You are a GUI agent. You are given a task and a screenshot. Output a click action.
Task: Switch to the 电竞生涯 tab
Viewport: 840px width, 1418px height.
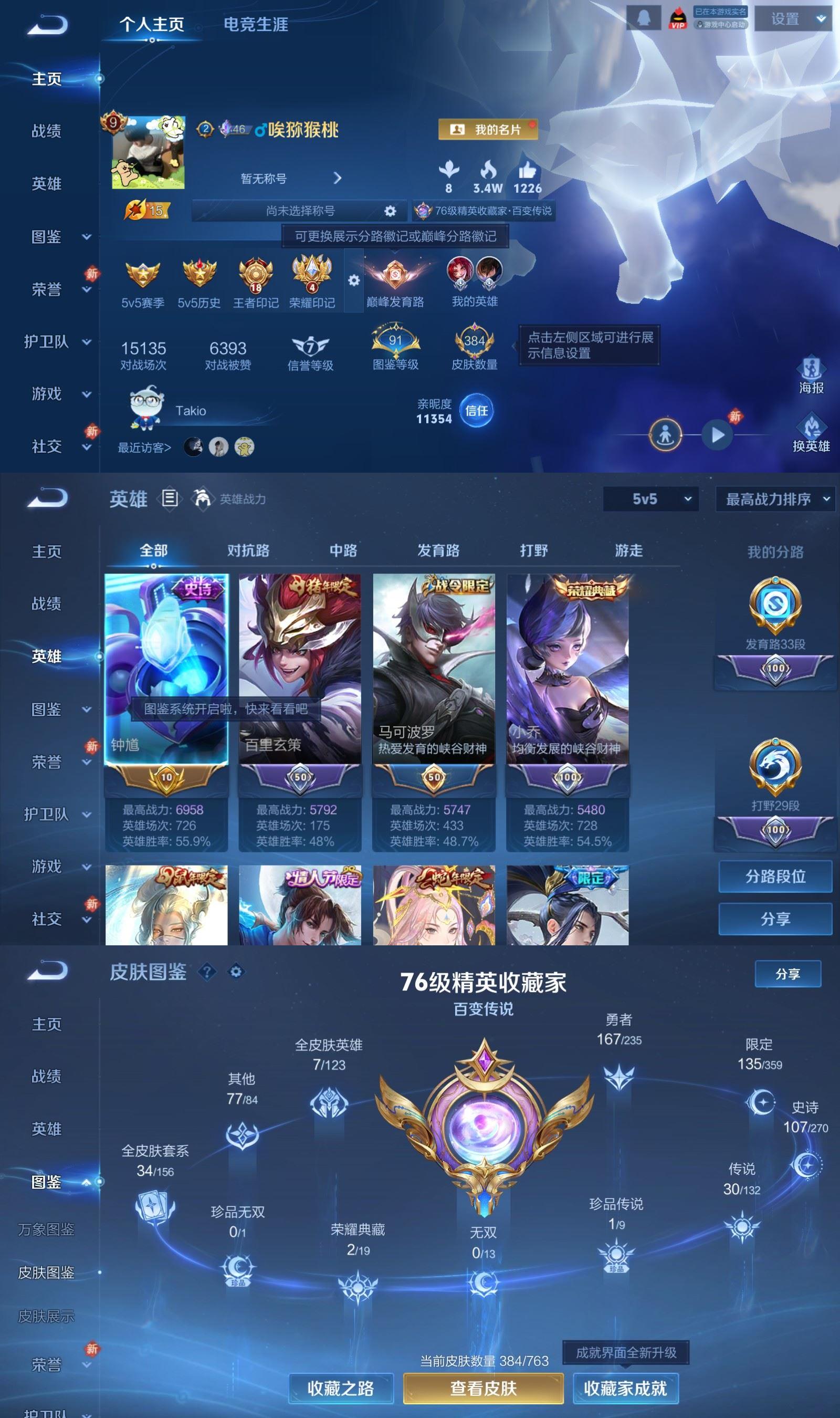pyautogui.click(x=256, y=25)
